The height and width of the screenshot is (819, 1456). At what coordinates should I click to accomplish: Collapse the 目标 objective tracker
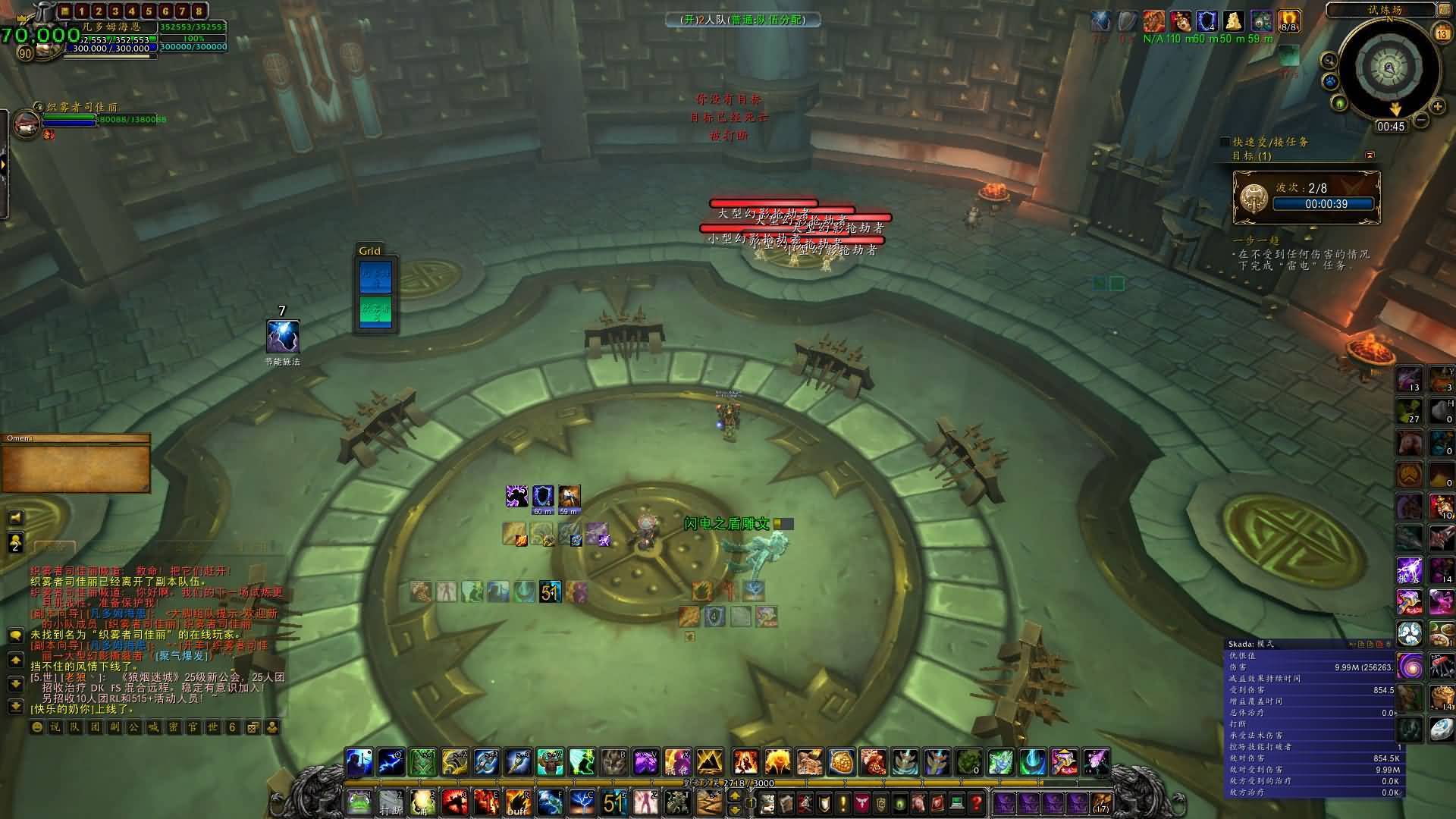coord(1370,155)
